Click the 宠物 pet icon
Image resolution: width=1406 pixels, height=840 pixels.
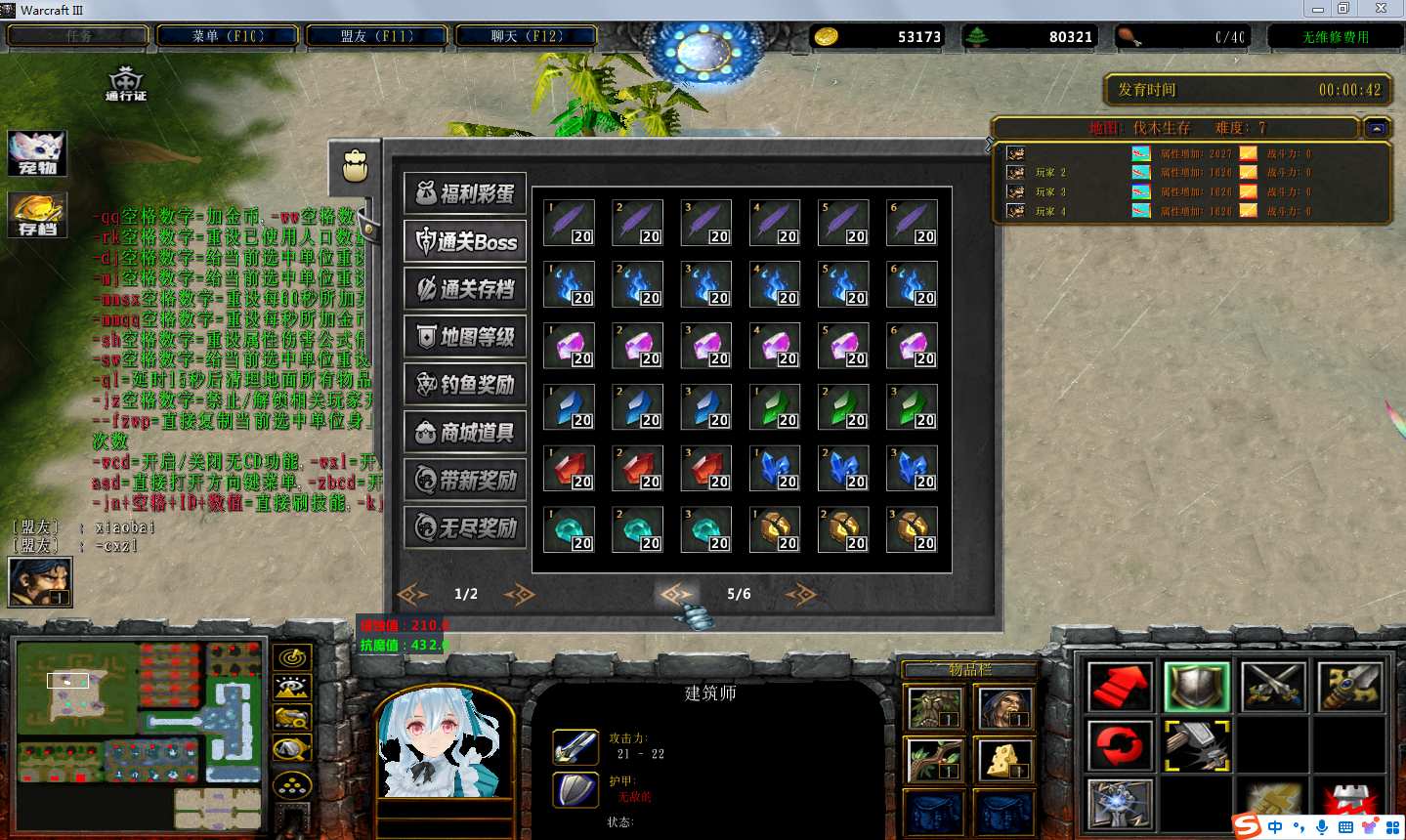point(37,154)
